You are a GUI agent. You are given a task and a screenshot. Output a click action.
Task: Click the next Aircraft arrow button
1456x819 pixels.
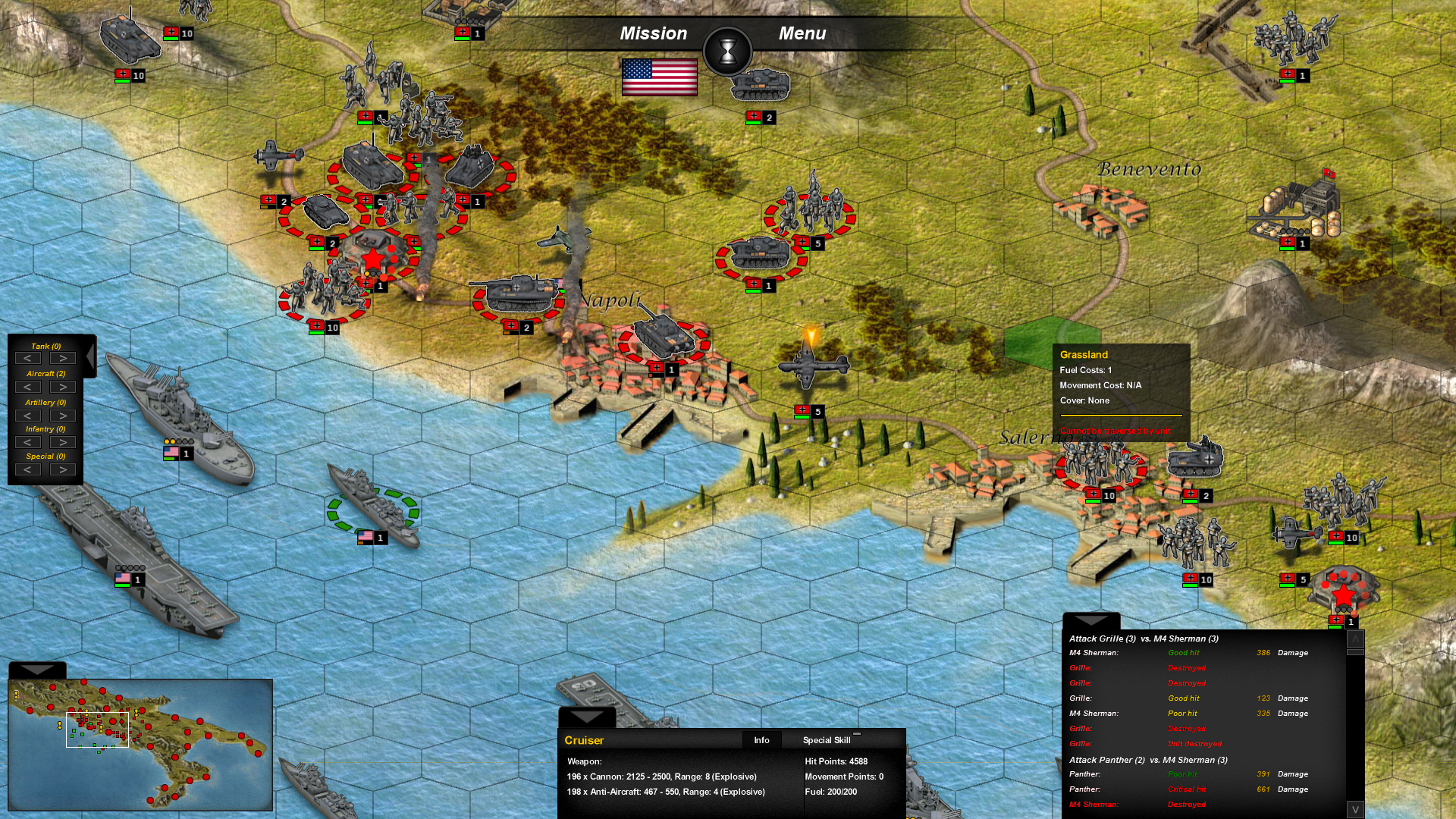(x=62, y=387)
